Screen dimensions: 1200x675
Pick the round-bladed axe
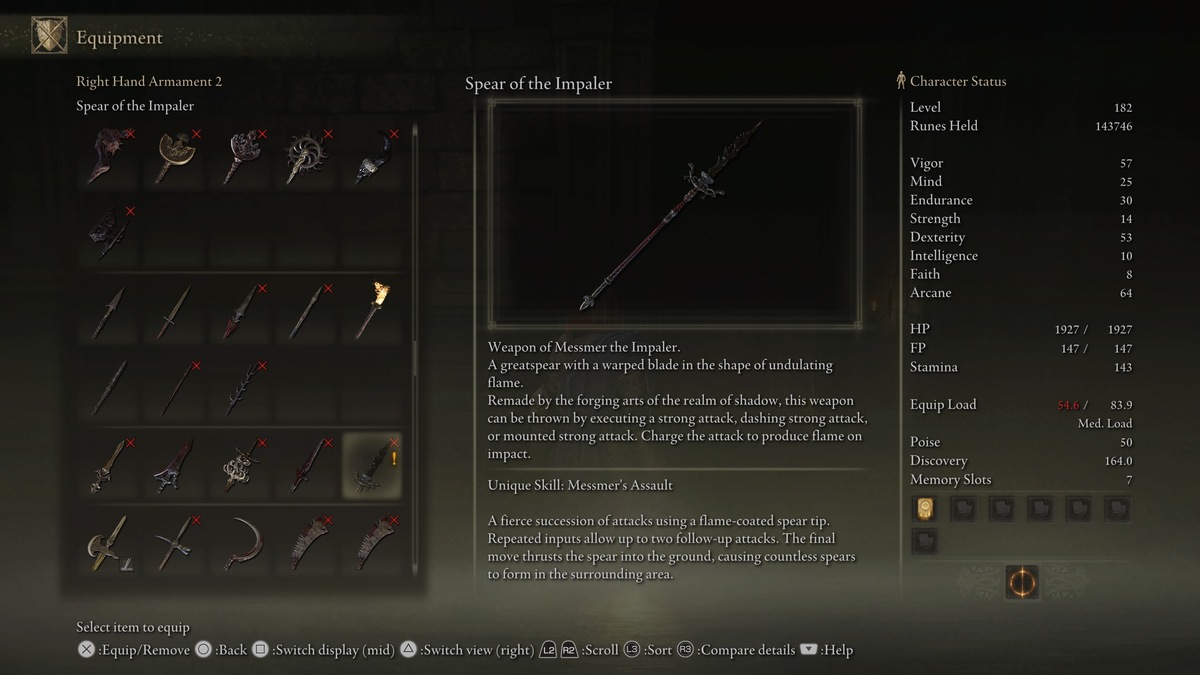coord(173,157)
